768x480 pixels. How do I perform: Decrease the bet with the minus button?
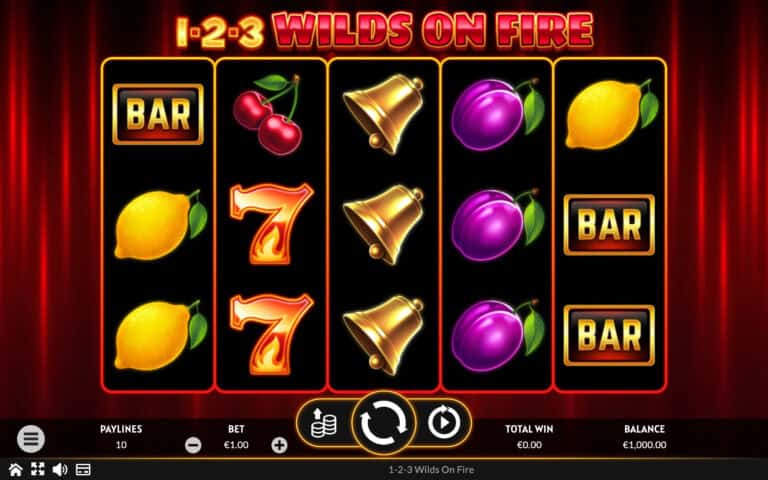click(x=194, y=445)
